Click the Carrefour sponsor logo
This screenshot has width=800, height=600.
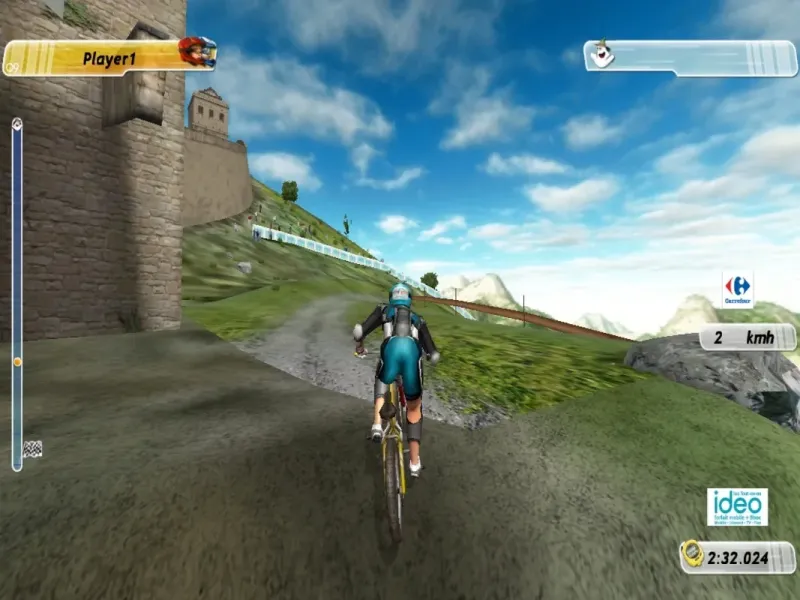tap(738, 288)
